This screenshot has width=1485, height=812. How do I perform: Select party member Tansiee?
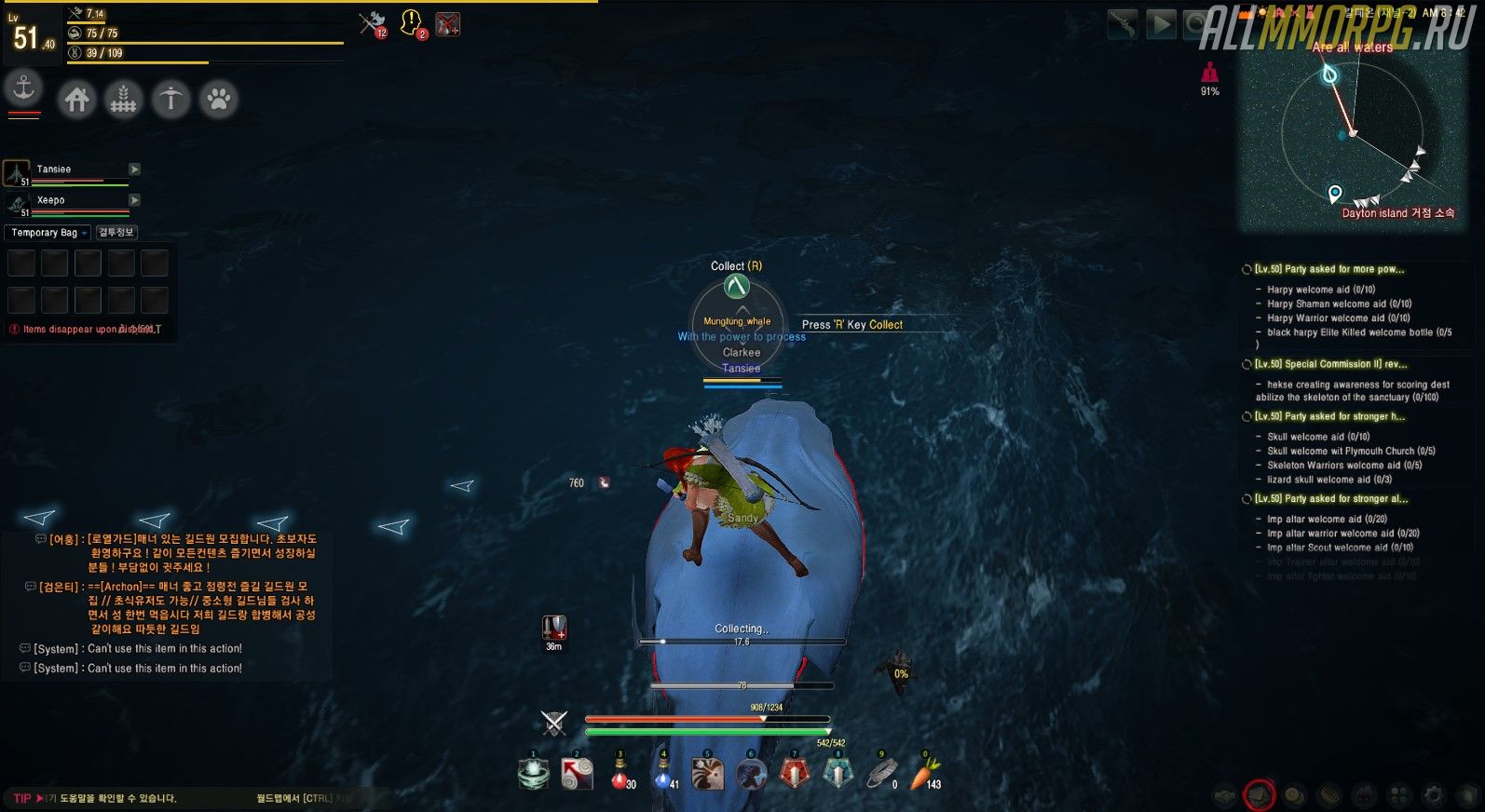tap(54, 169)
